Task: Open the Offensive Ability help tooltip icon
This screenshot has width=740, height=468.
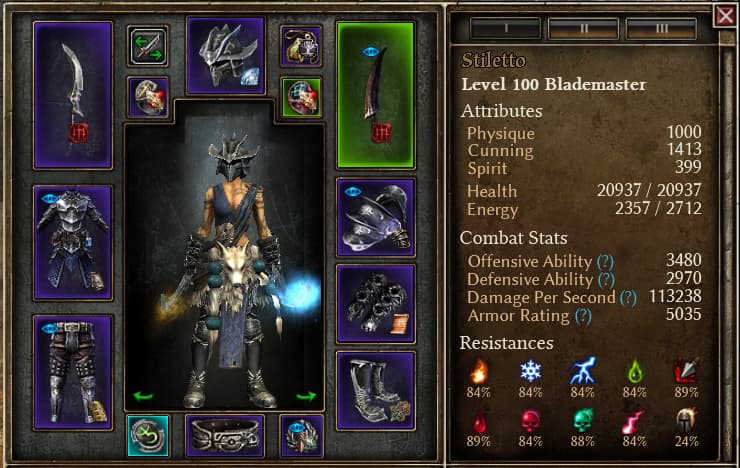Action: click(605, 261)
